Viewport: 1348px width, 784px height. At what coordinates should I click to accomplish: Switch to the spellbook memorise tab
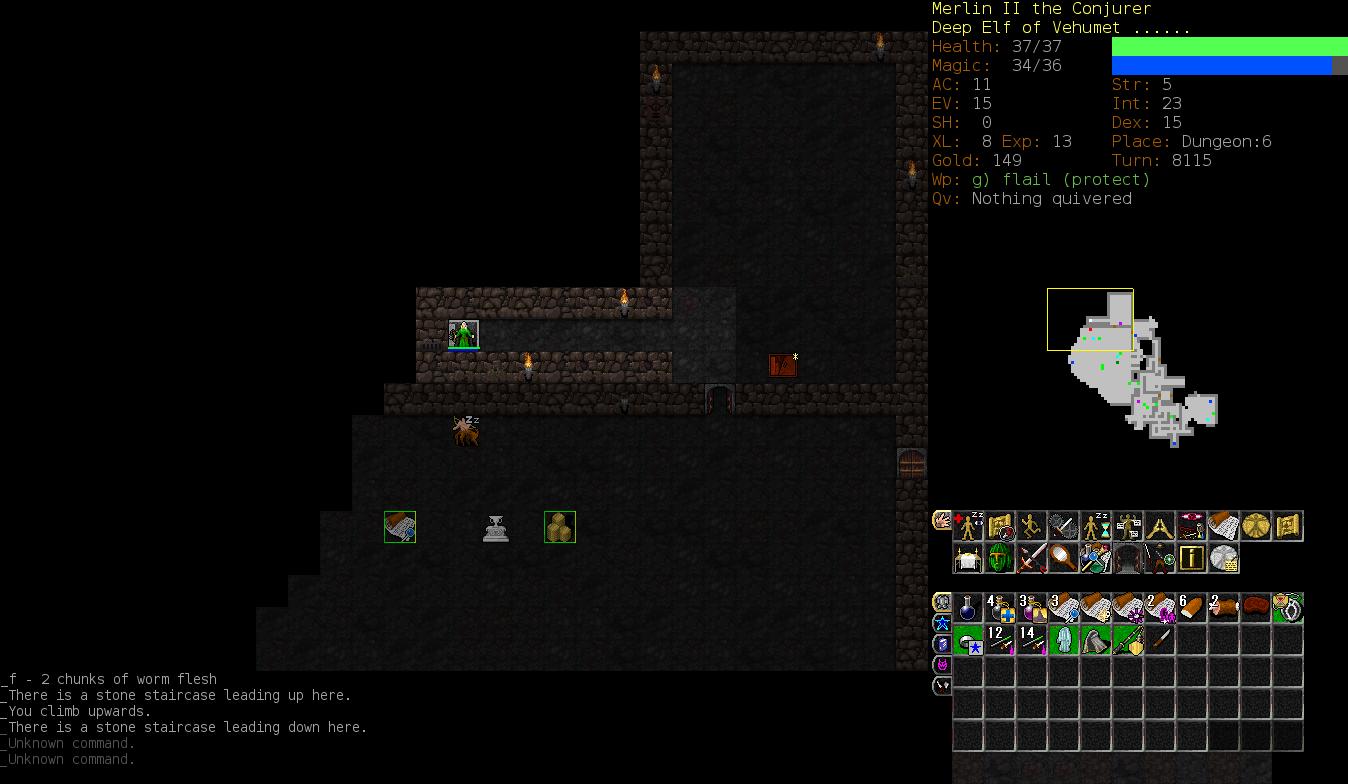click(941, 644)
